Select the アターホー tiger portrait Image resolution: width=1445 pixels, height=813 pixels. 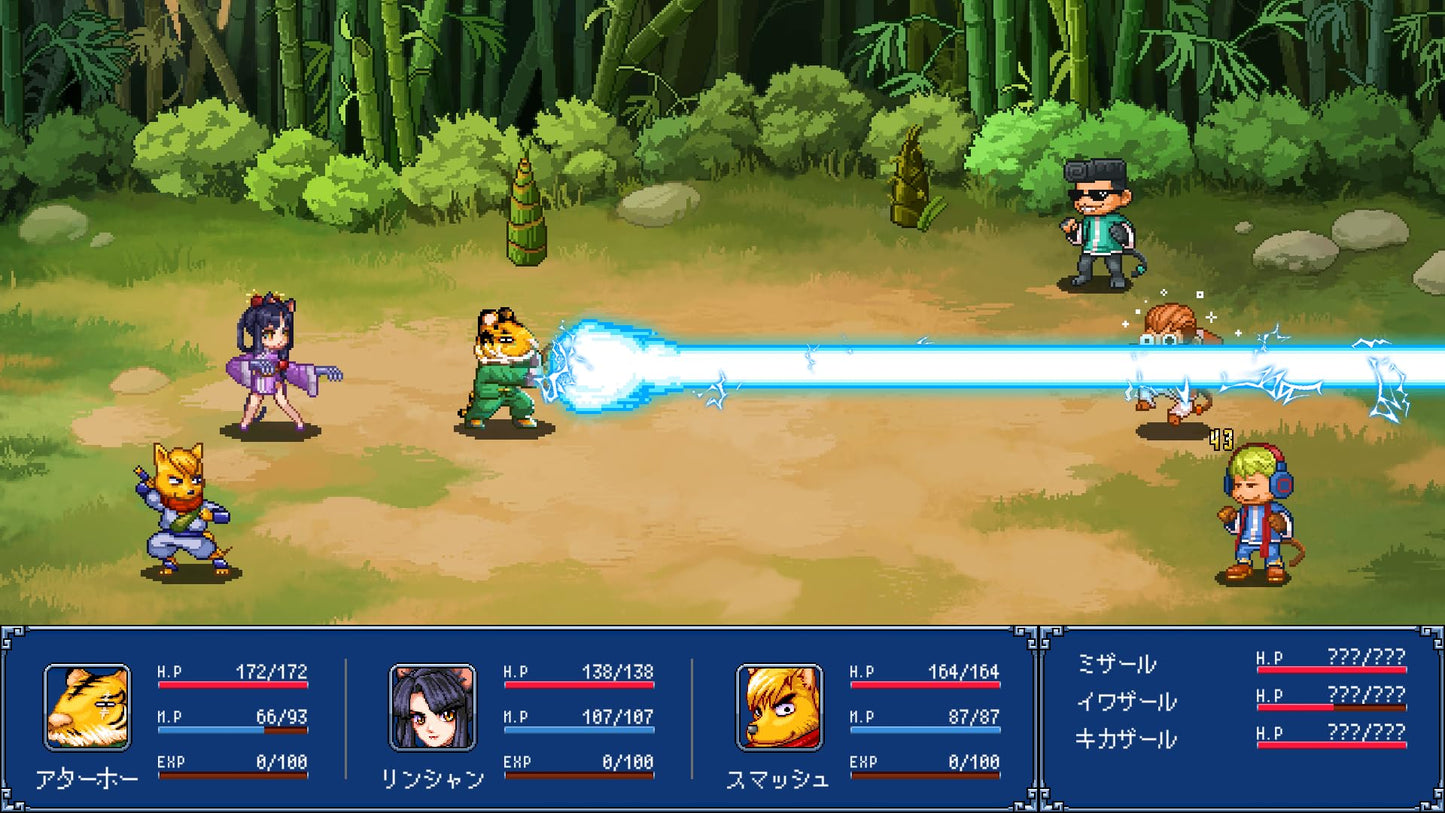tap(87, 707)
